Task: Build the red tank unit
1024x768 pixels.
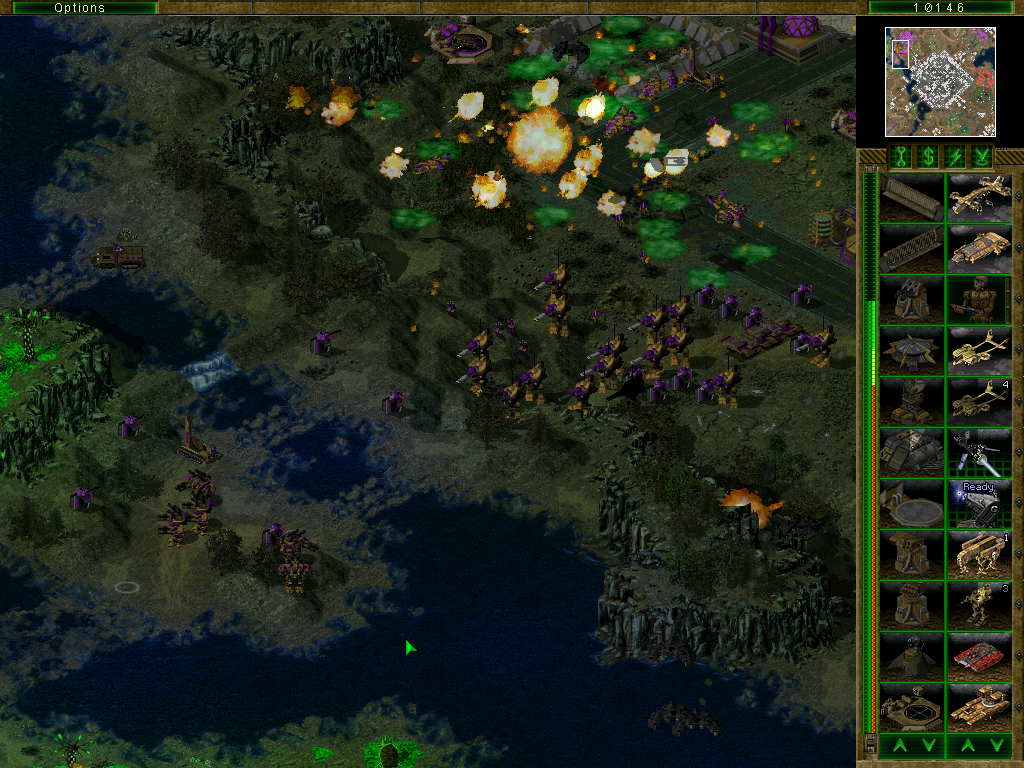Action: pos(979,656)
